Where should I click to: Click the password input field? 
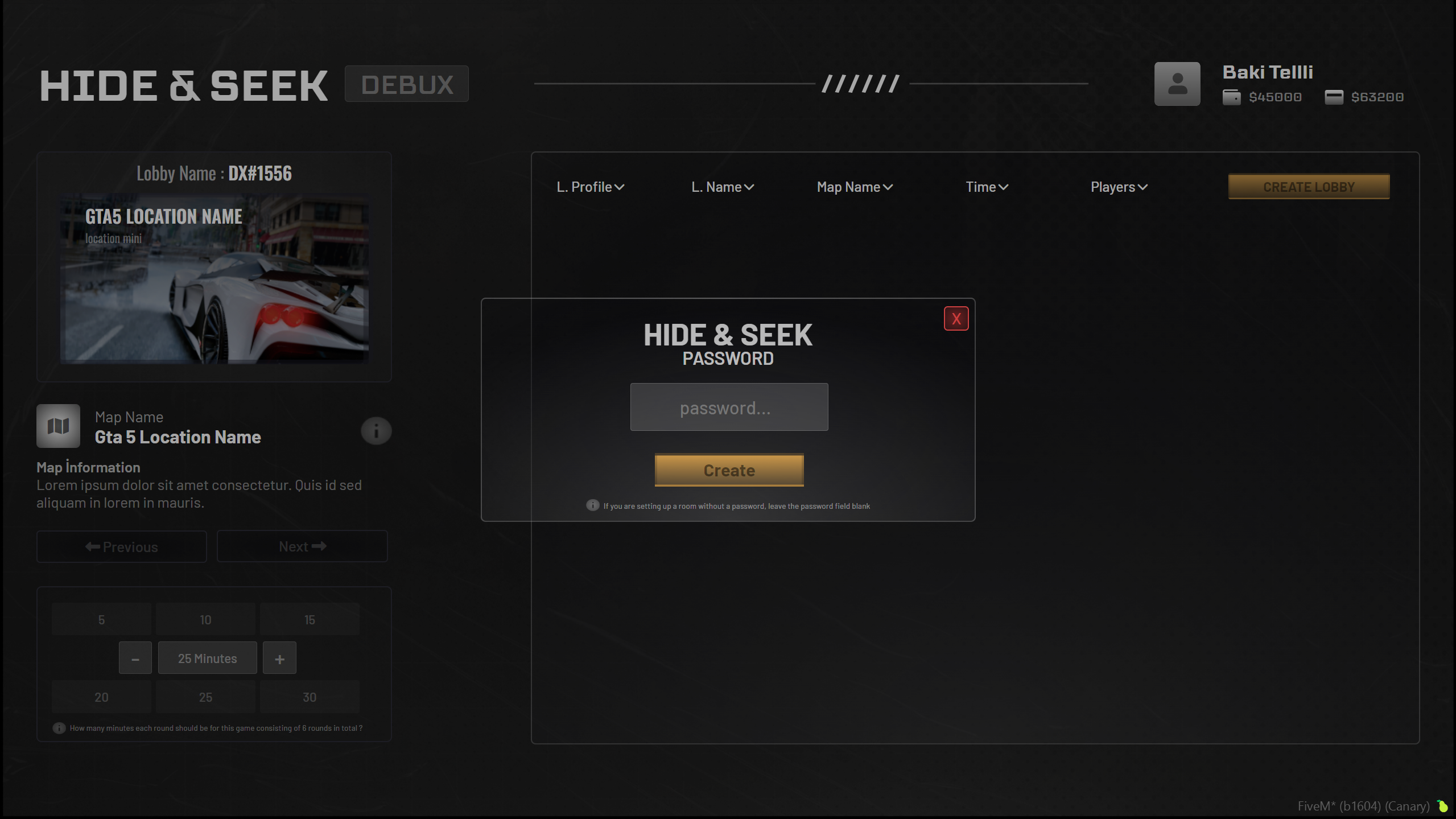pyautogui.click(x=728, y=407)
